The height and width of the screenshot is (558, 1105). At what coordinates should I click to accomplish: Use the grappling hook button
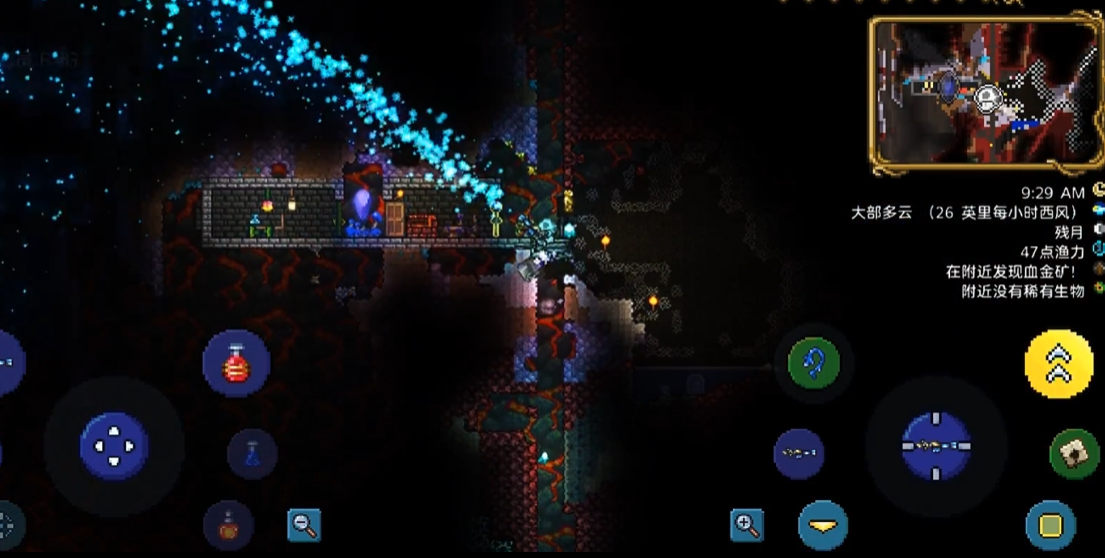click(813, 363)
